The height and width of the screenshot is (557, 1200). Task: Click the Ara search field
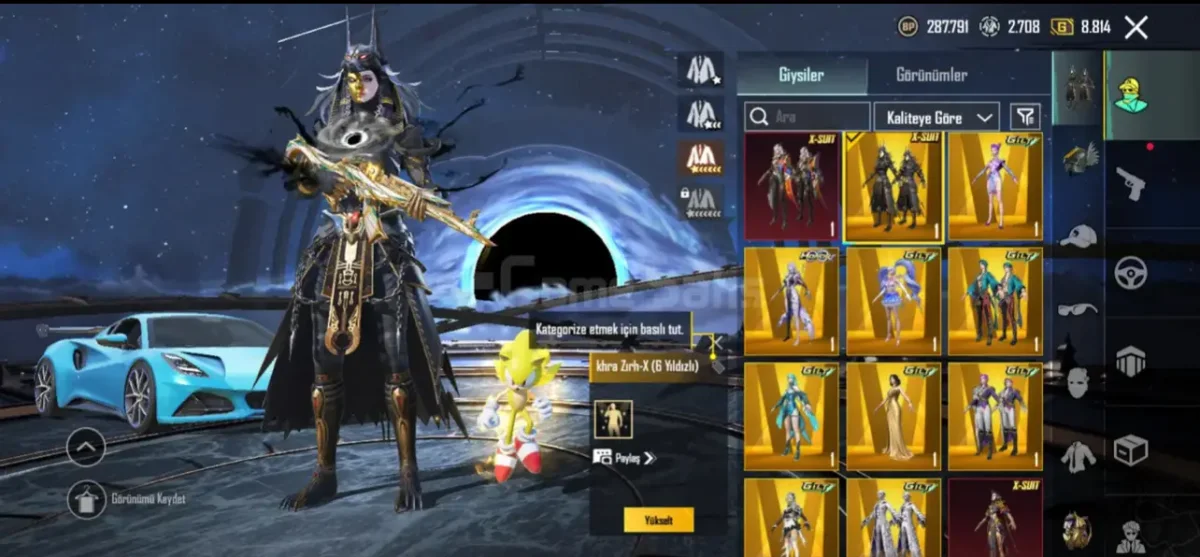[808, 116]
